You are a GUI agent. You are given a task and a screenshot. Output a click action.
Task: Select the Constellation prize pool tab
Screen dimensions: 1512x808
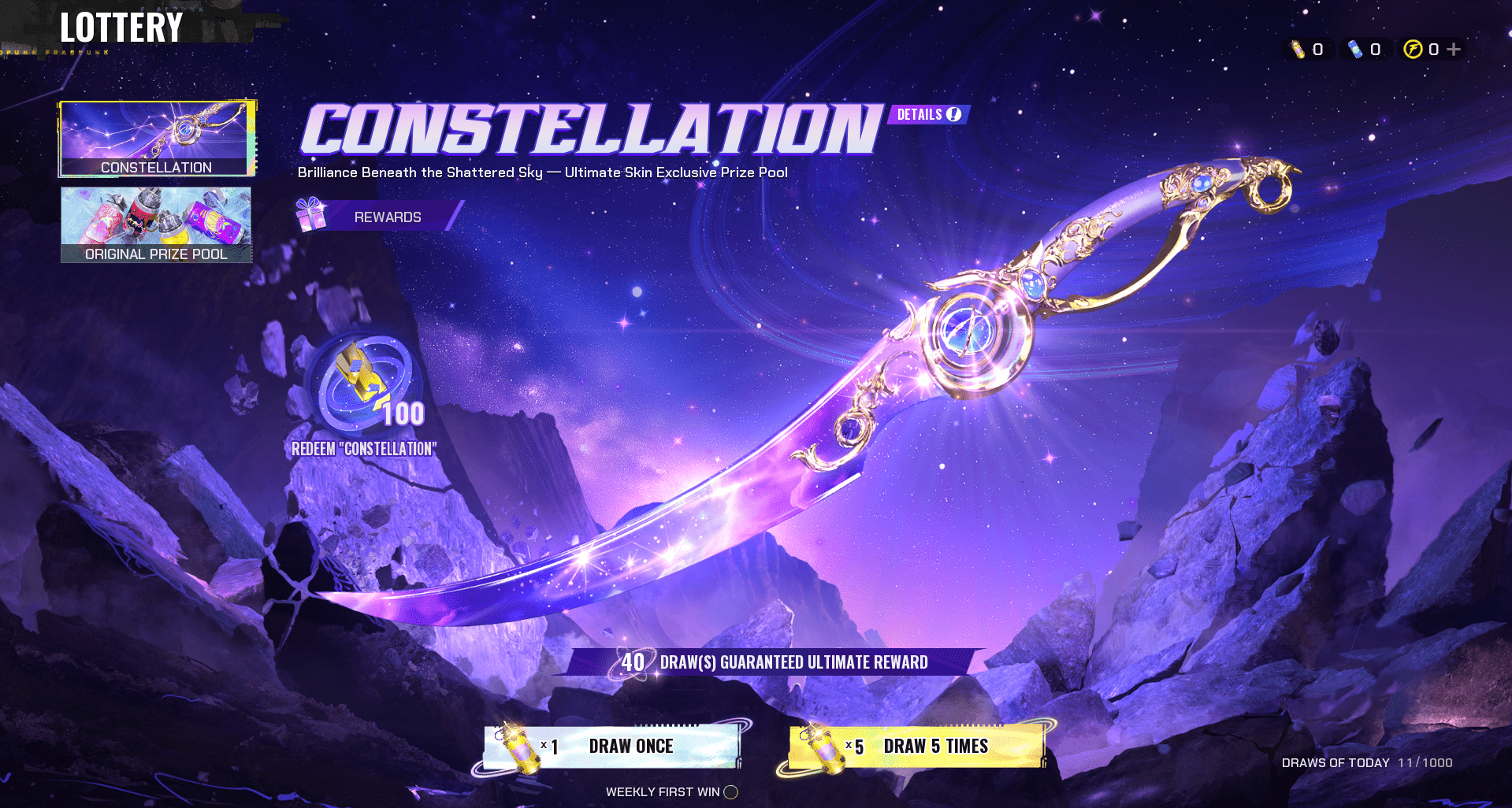tap(156, 139)
